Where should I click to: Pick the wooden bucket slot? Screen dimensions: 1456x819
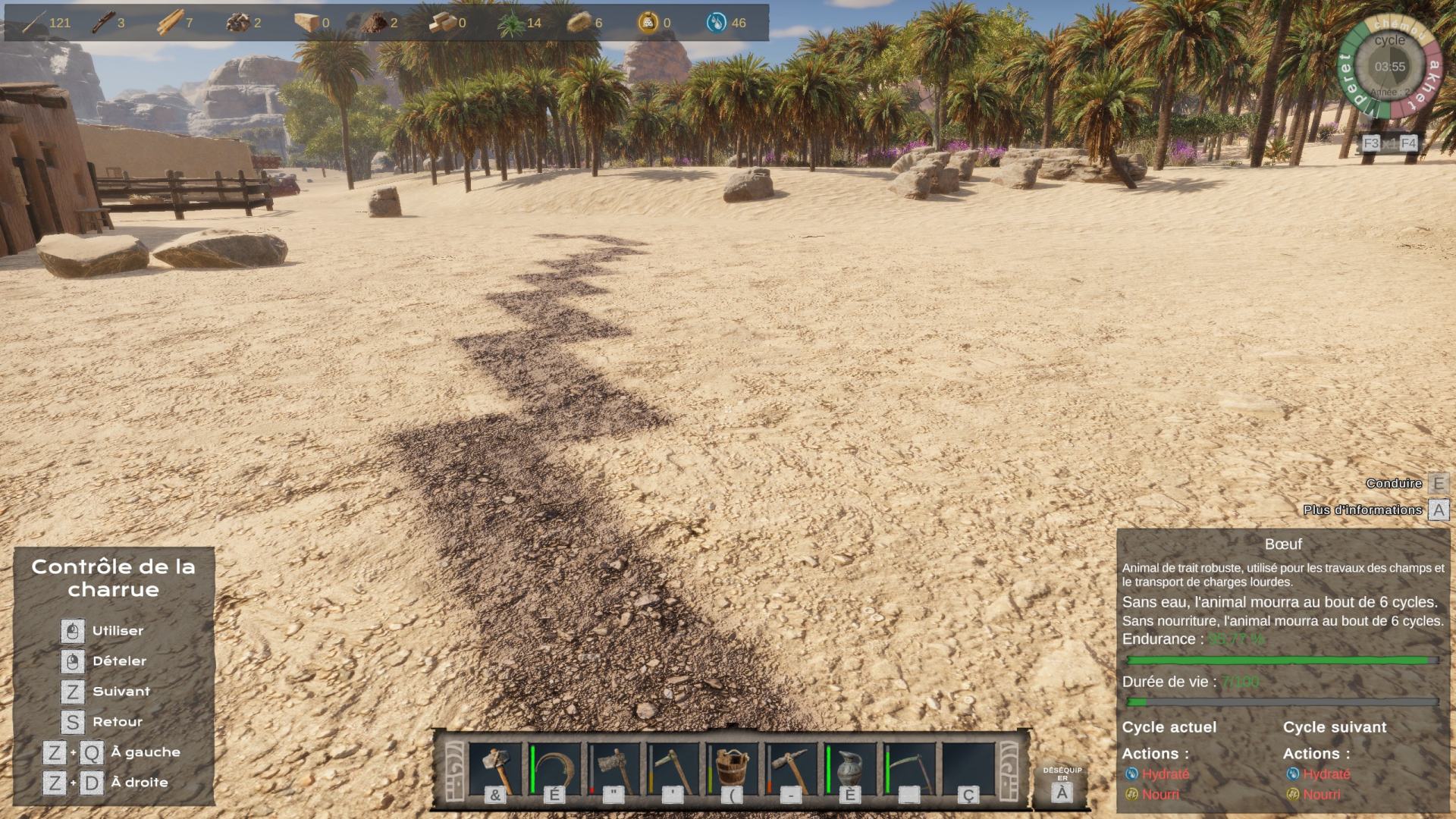tap(732, 768)
